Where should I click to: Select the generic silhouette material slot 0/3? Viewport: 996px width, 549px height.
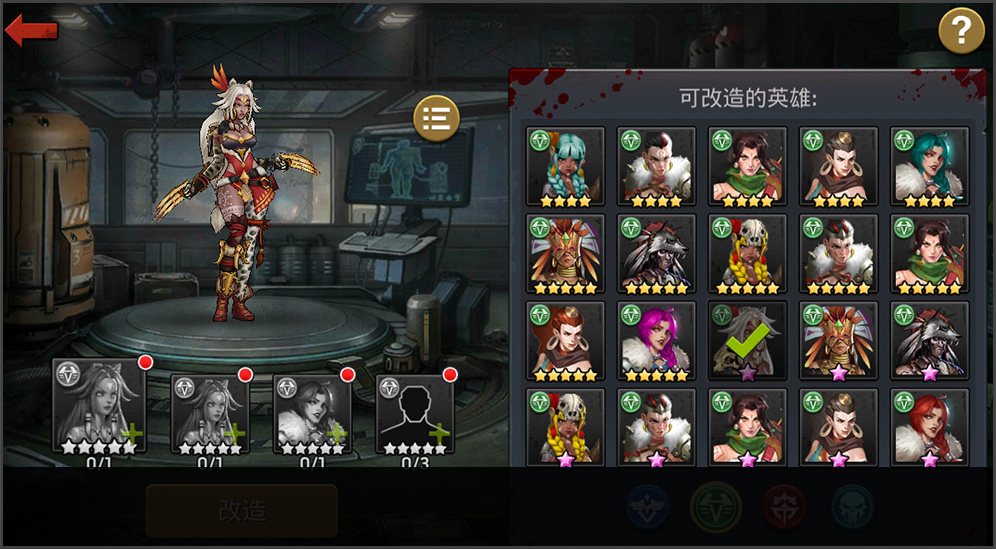click(x=415, y=414)
